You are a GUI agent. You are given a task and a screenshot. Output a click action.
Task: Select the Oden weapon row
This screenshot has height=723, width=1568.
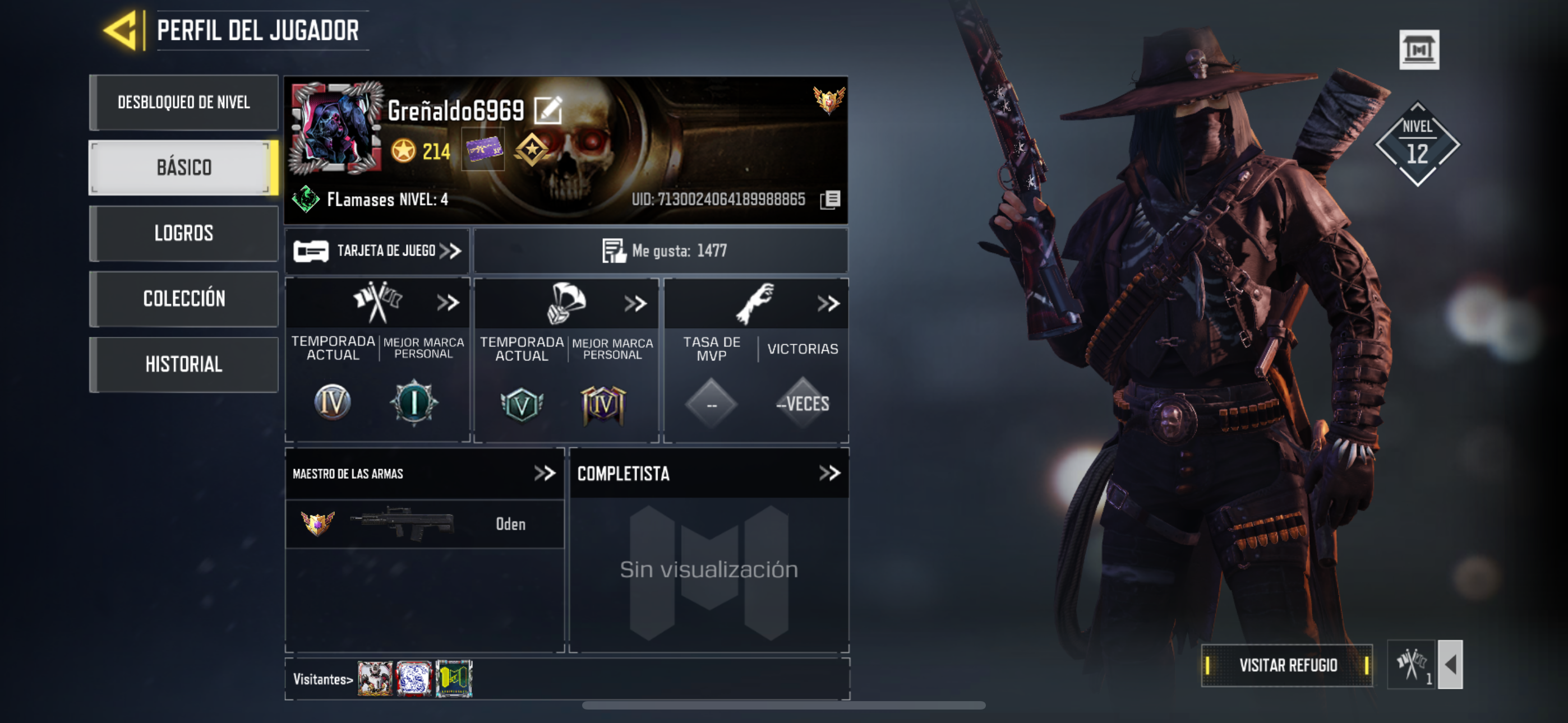point(425,524)
